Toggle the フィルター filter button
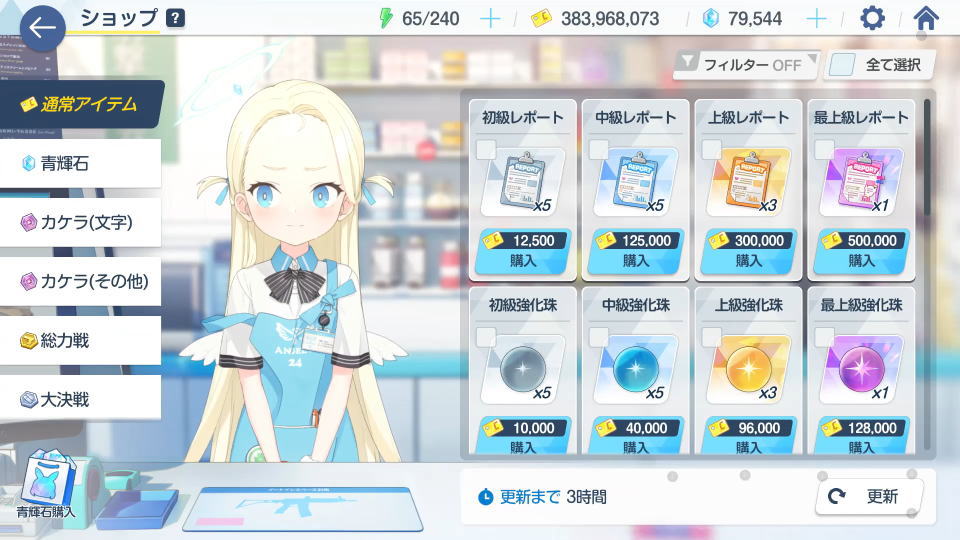The width and height of the screenshot is (960, 540). point(746,65)
